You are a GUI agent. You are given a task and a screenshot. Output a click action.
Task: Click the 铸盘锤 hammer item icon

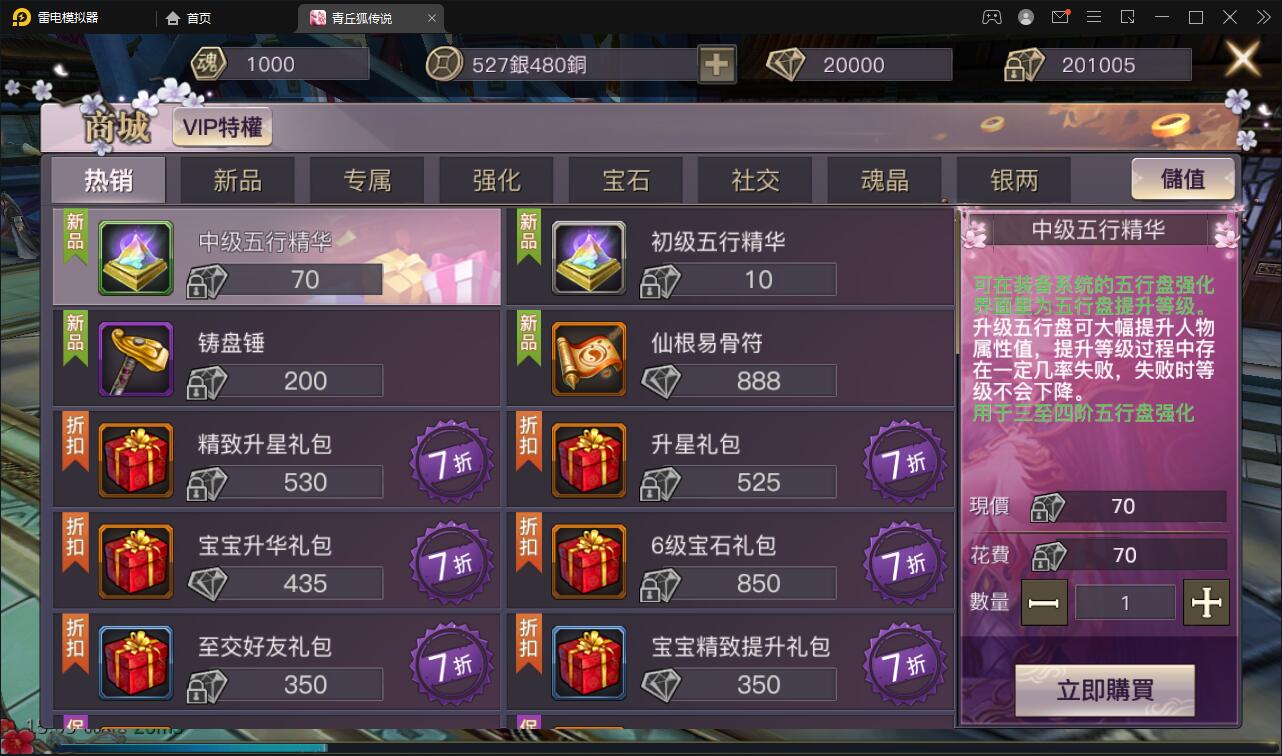coord(135,359)
